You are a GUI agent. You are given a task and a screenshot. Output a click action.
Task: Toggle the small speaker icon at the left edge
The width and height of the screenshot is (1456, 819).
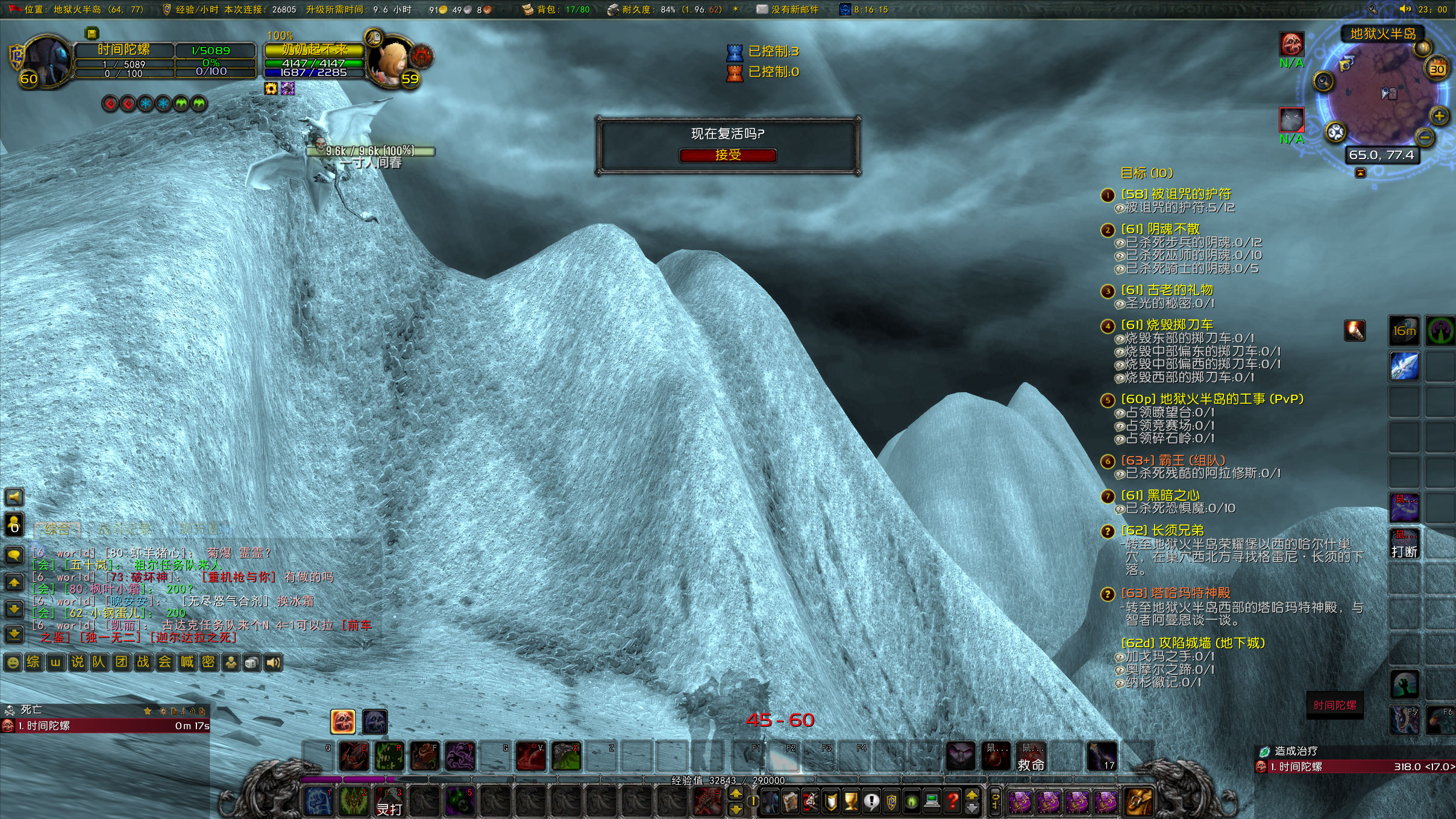point(13,498)
